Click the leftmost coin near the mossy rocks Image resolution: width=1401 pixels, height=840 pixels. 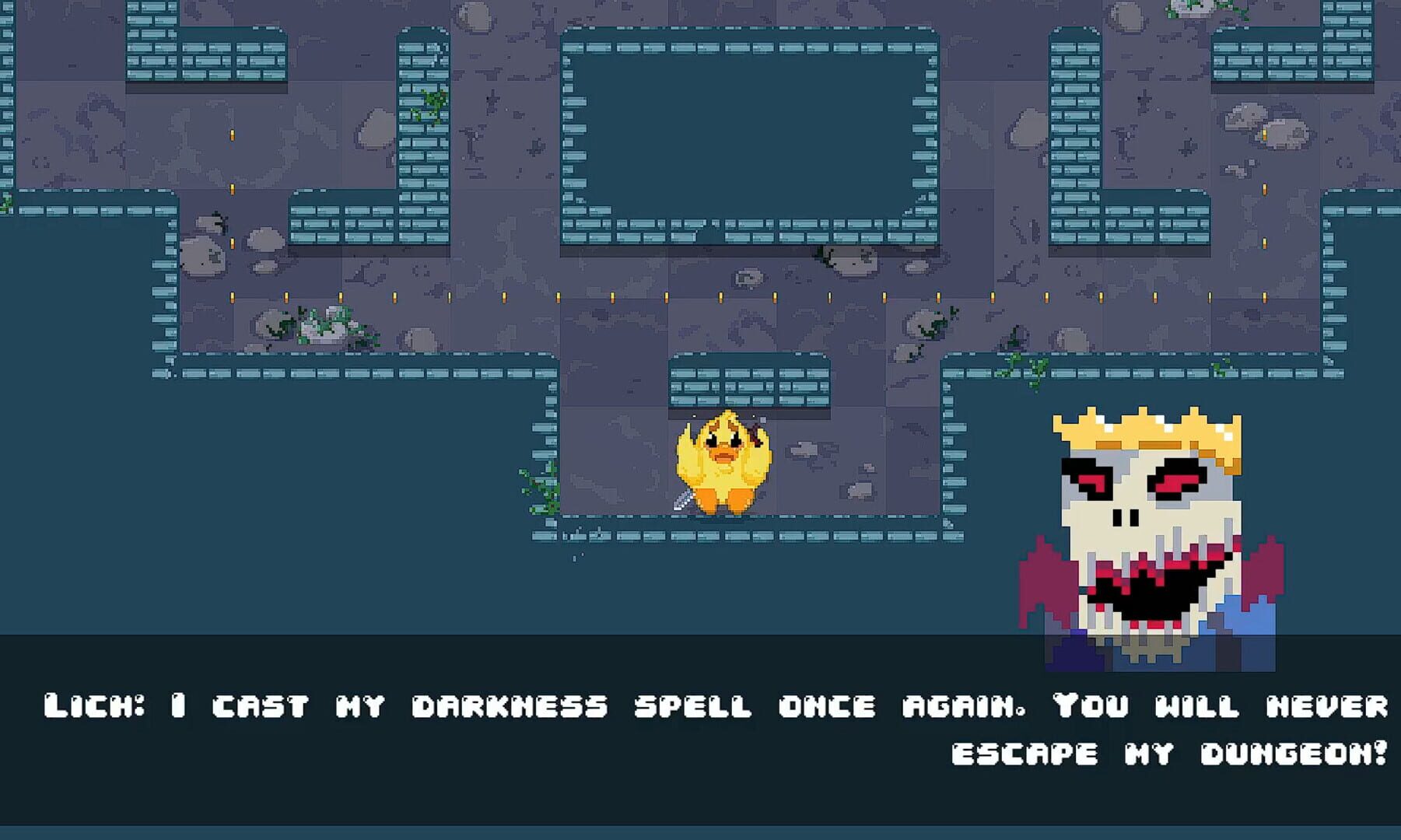tap(230, 298)
